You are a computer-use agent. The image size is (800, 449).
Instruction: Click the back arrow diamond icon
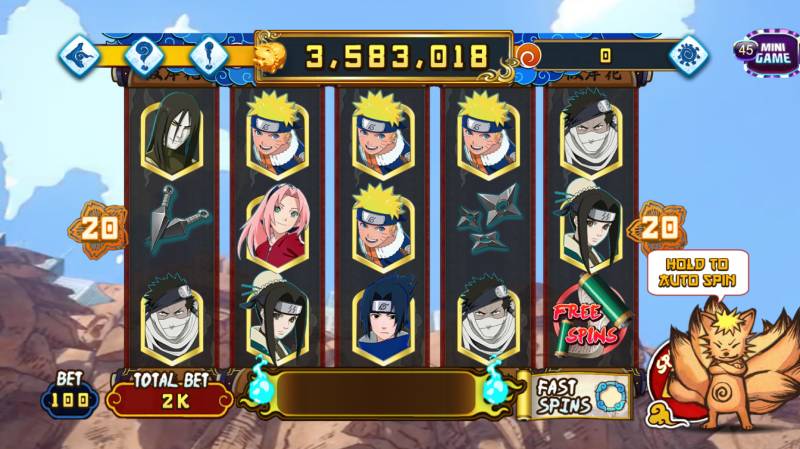[x=79, y=52]
